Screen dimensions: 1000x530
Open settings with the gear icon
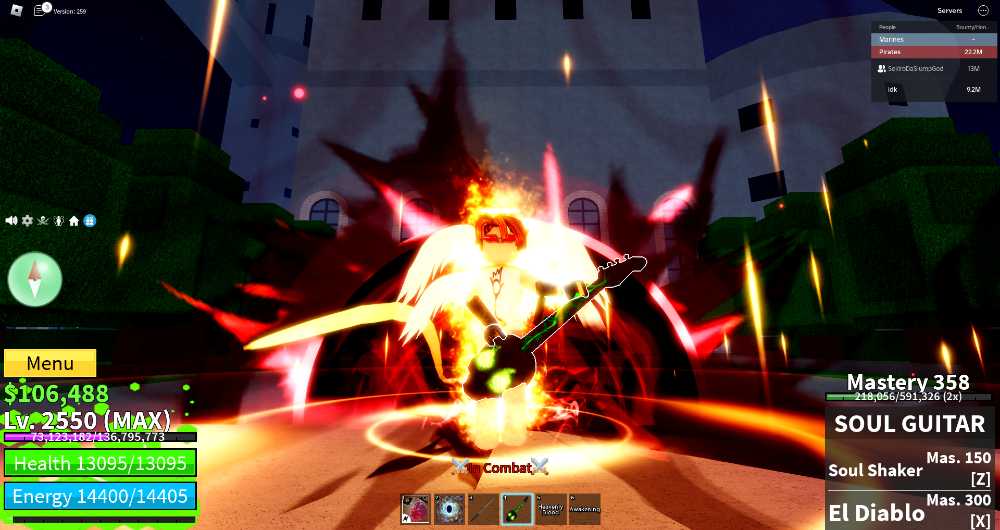point(27,220)
